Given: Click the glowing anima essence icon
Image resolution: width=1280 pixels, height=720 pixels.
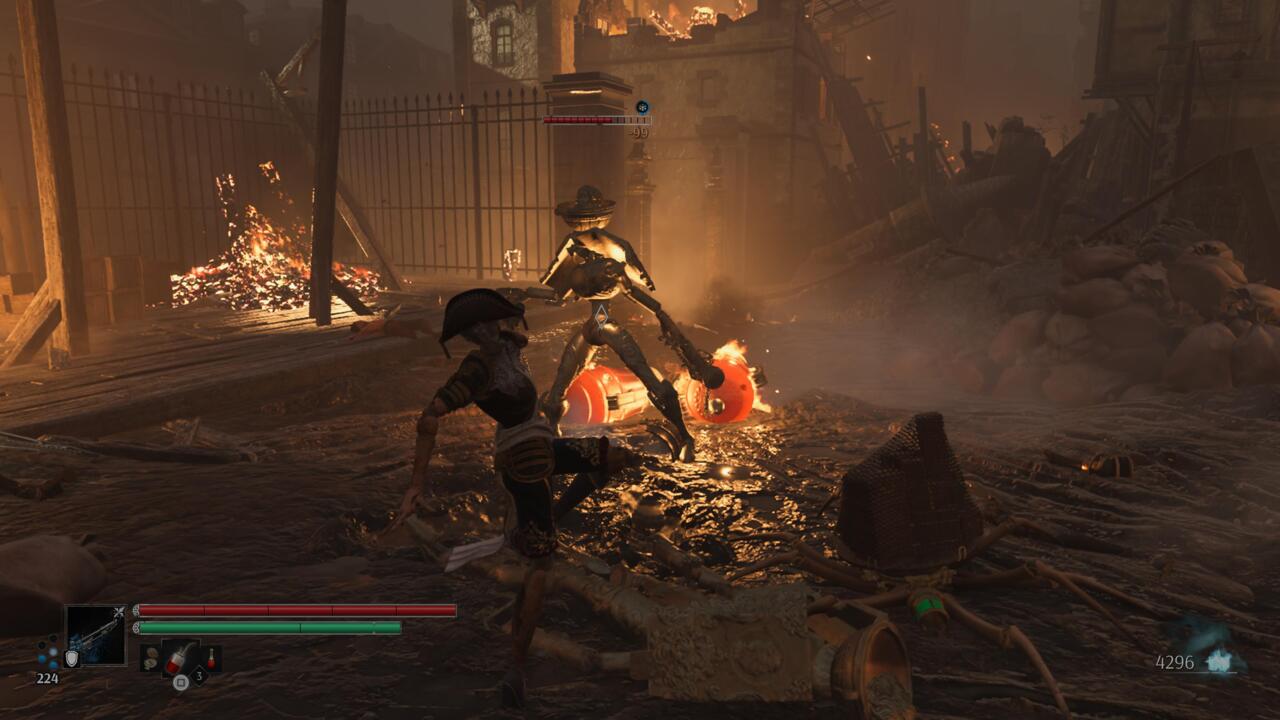Looking at the screenshot, I should pyautogui.click(x=1219, y=661).
